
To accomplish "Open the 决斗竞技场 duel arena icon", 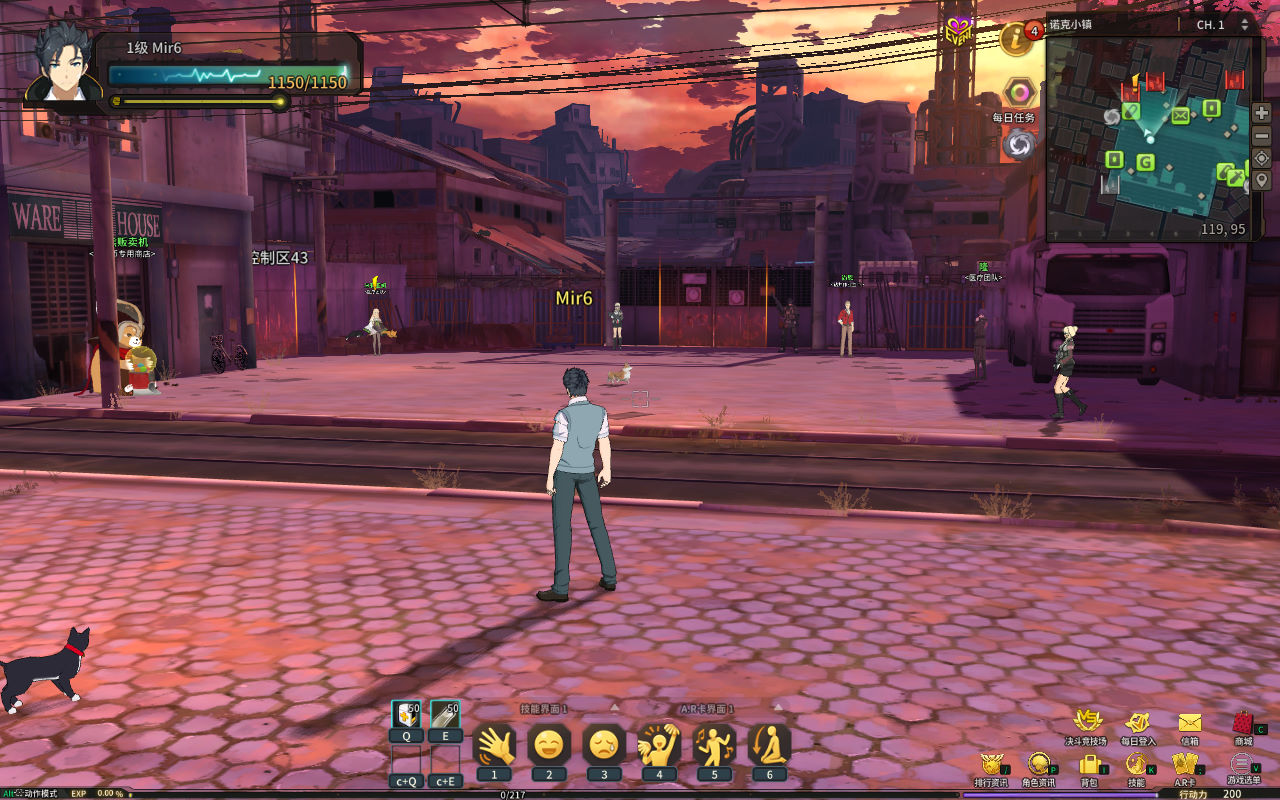I will coord(1087,722).
